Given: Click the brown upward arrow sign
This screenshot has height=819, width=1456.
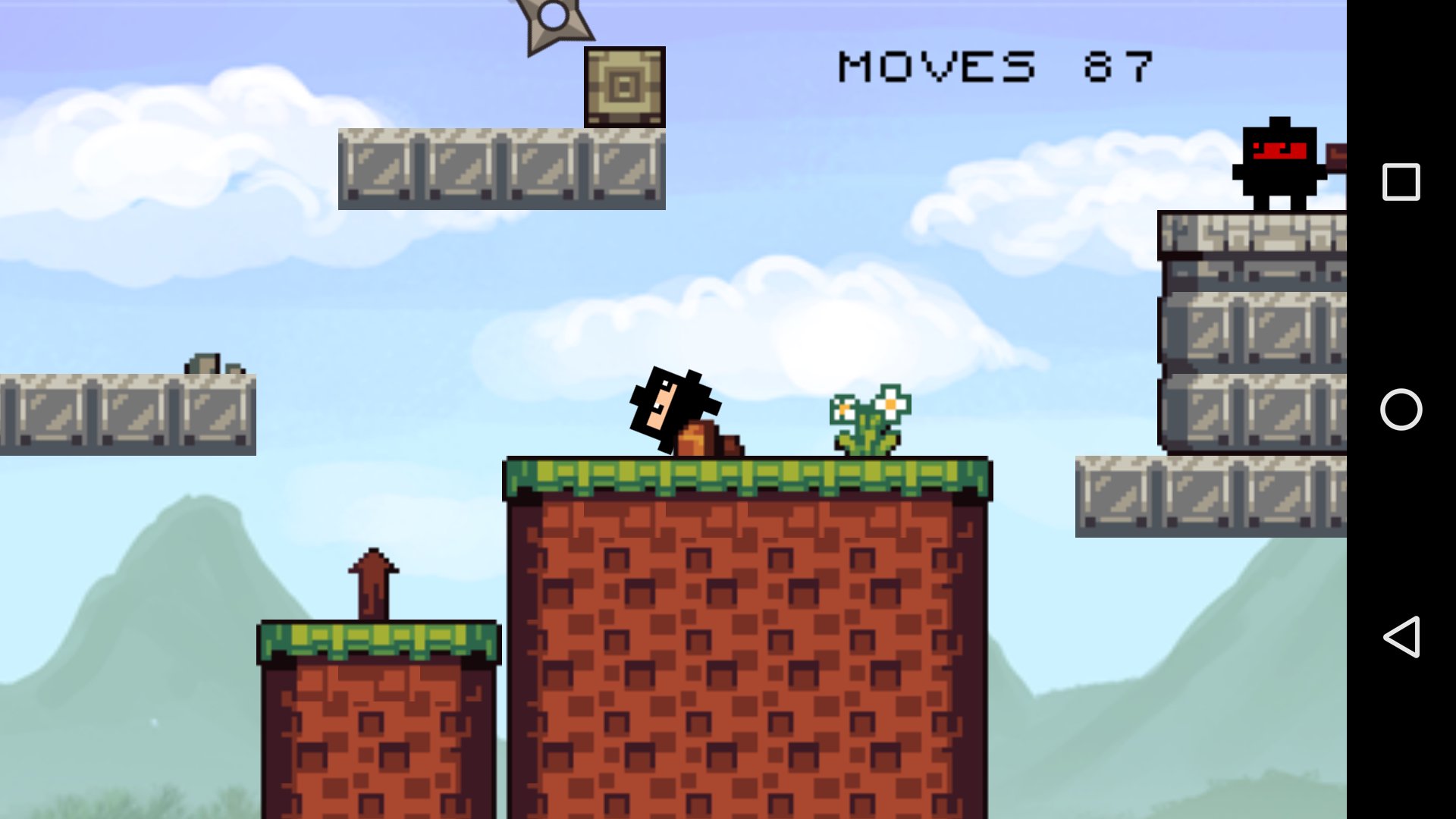Looking at the screenshot, I should point(372,580).
